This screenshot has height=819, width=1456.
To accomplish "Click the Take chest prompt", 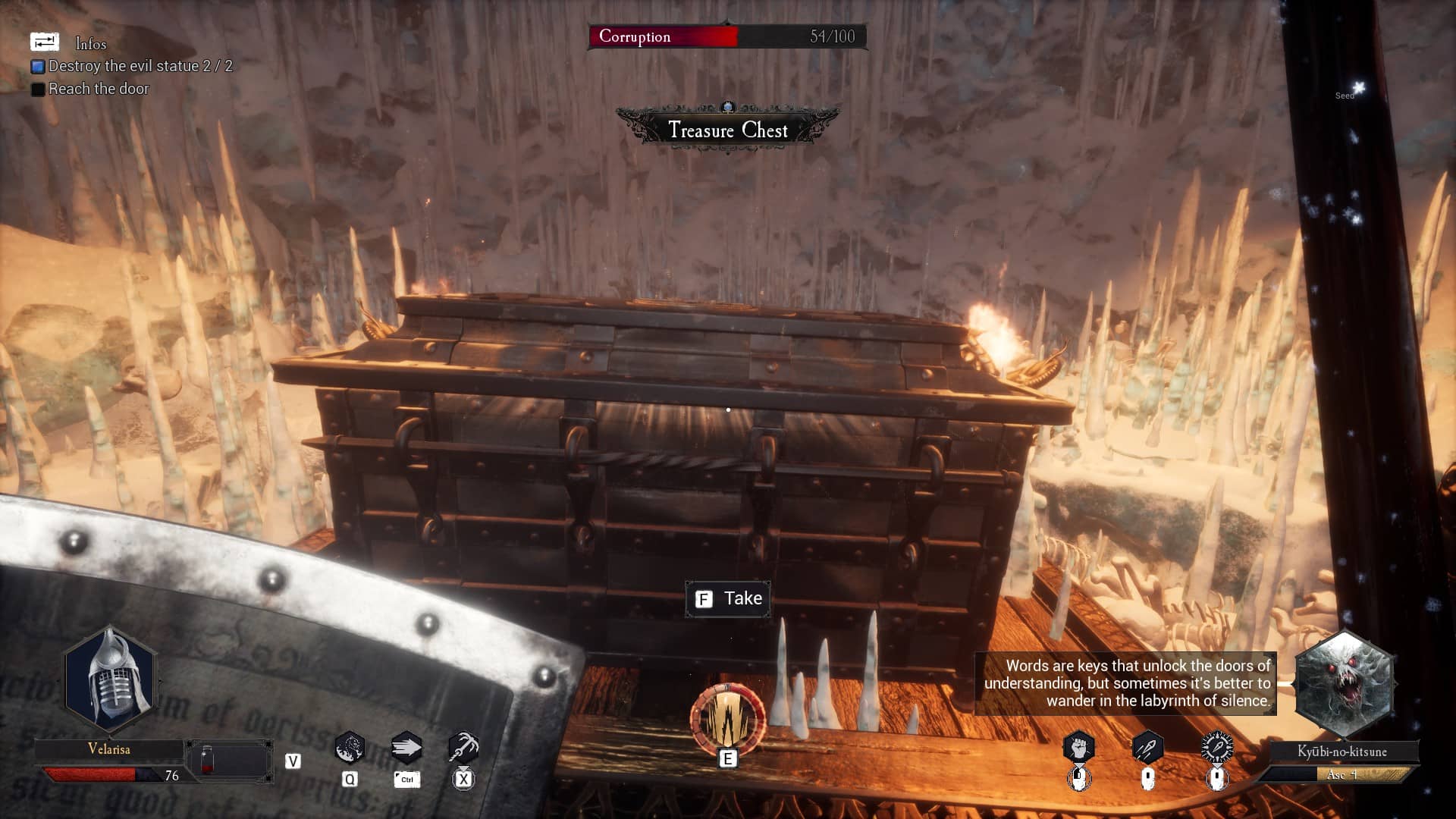I will click(x=728, y=599).
